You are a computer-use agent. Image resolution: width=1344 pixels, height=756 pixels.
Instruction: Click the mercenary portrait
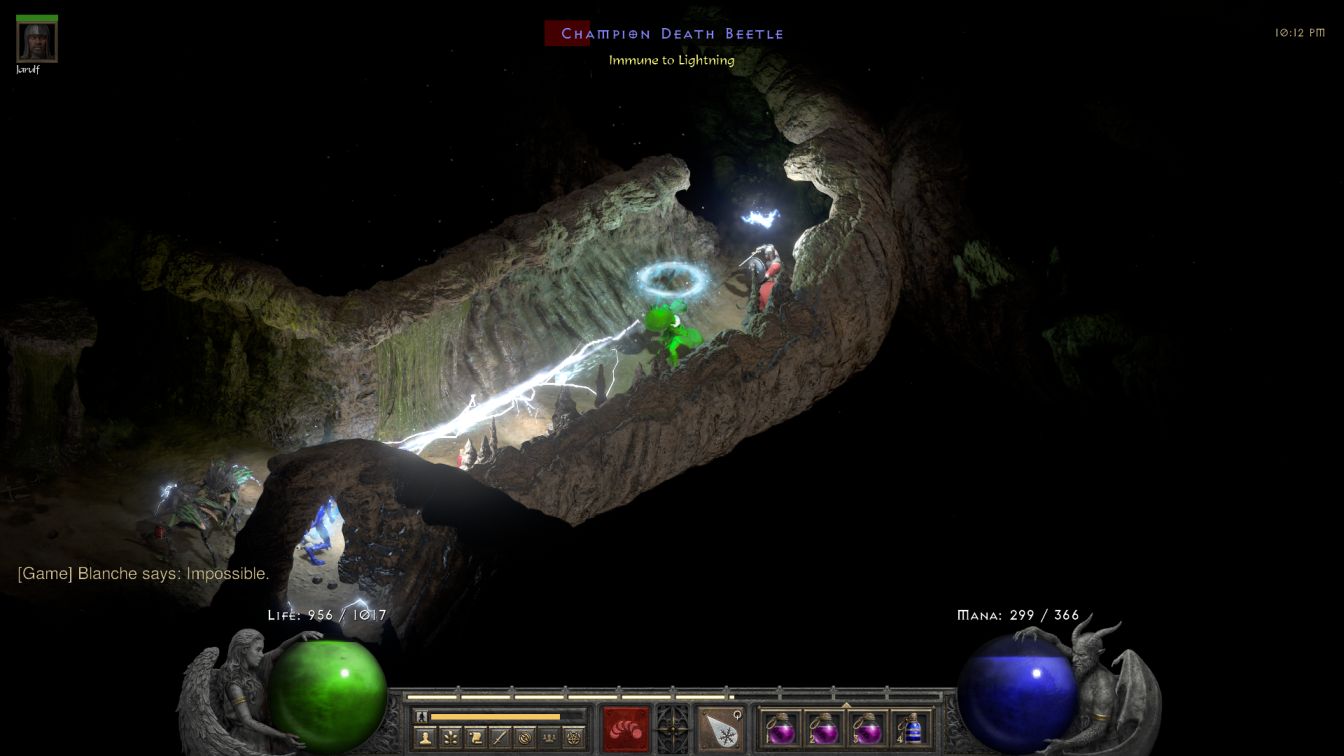tap(37, 41)
